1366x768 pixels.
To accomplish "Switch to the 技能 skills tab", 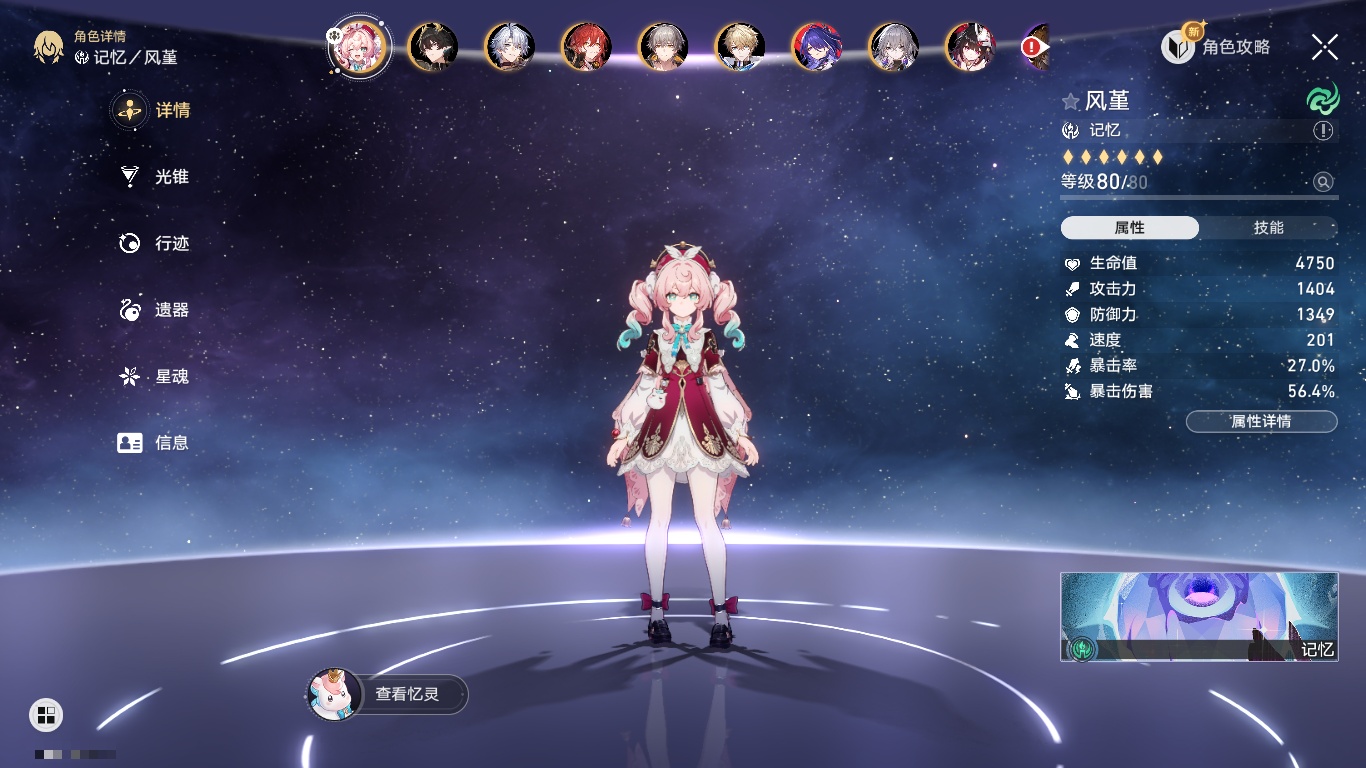I will [x=1268, y=228].
